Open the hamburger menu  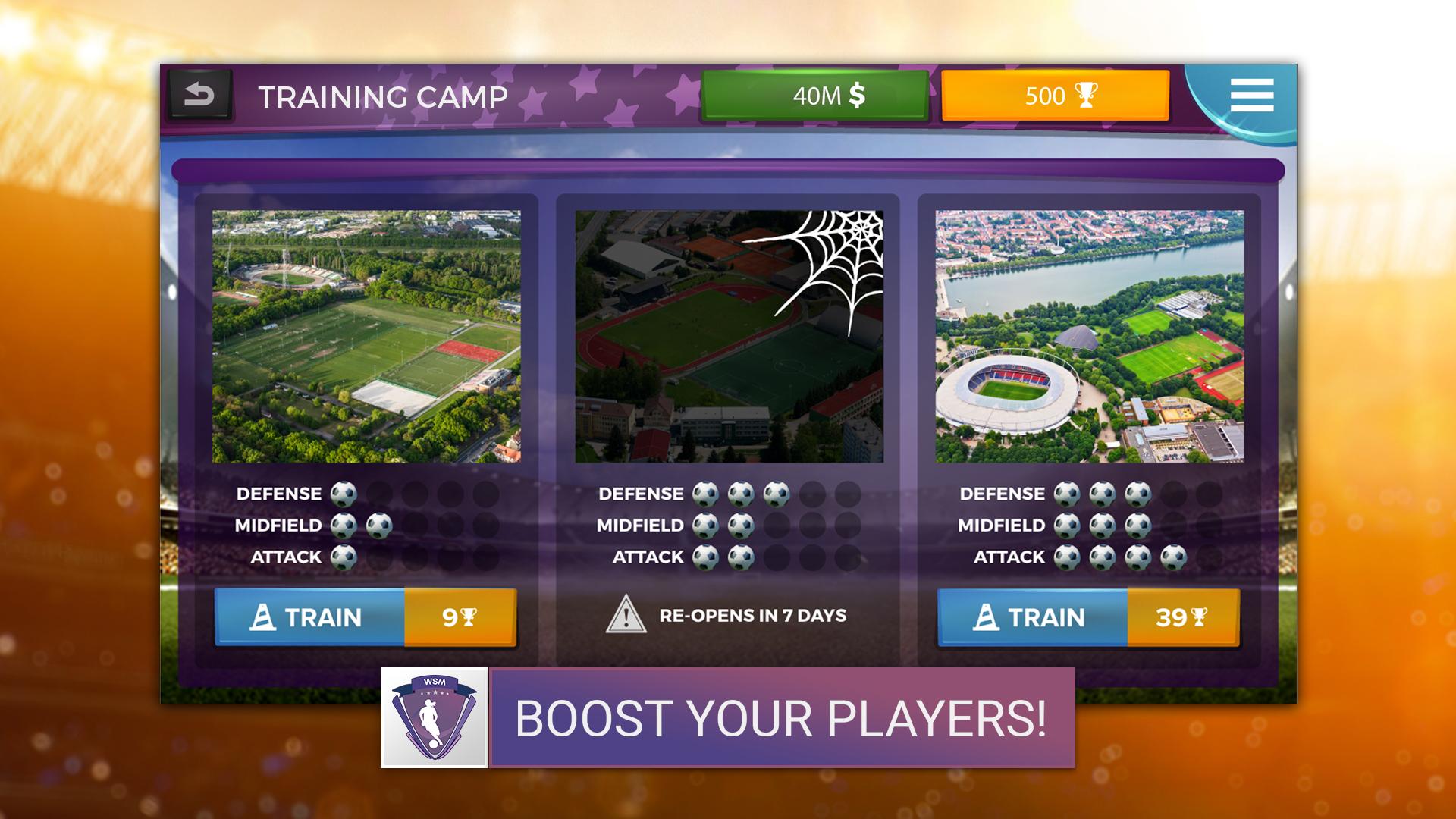point(1251,96)
